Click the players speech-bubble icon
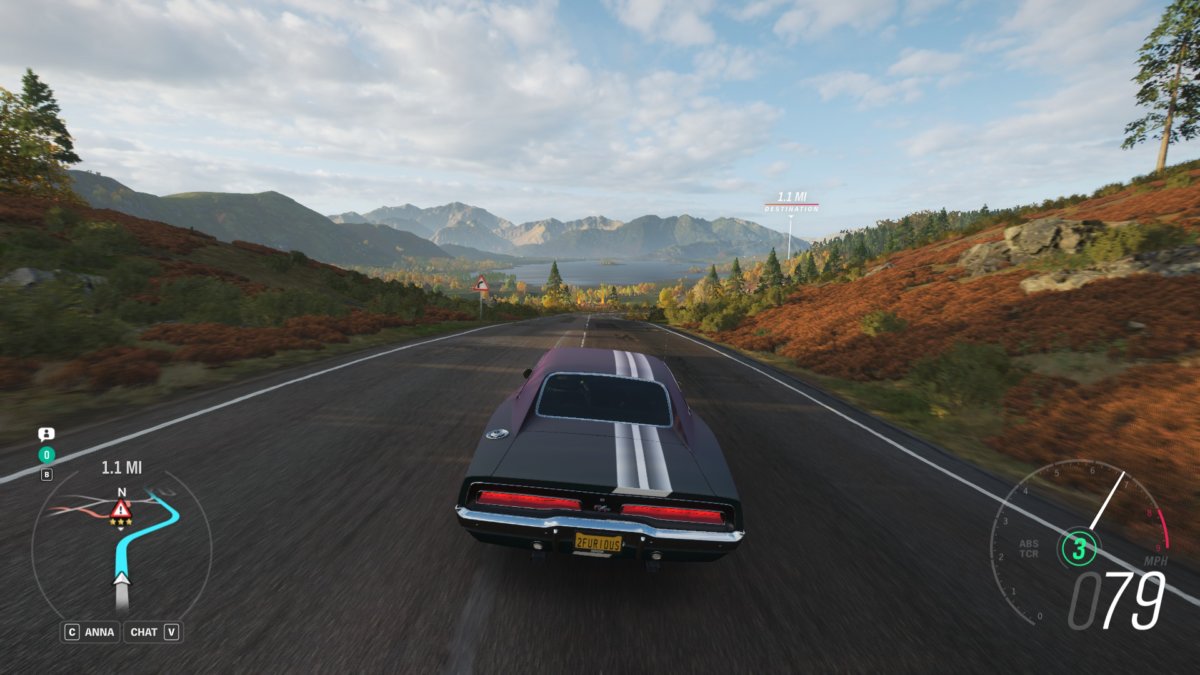1200x675 pixels. point(46,434)
